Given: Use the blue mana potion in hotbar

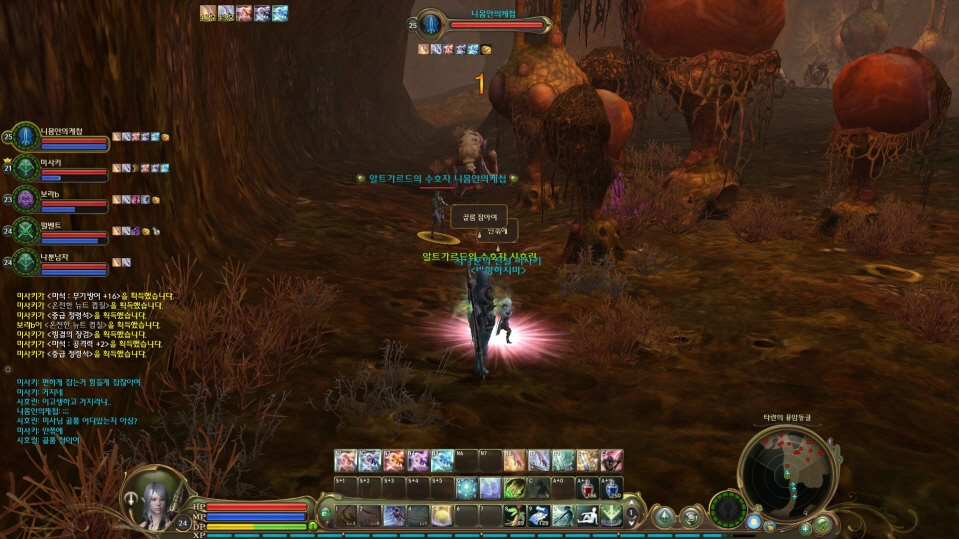Looking at the screenshot, I should coord(612,488).
